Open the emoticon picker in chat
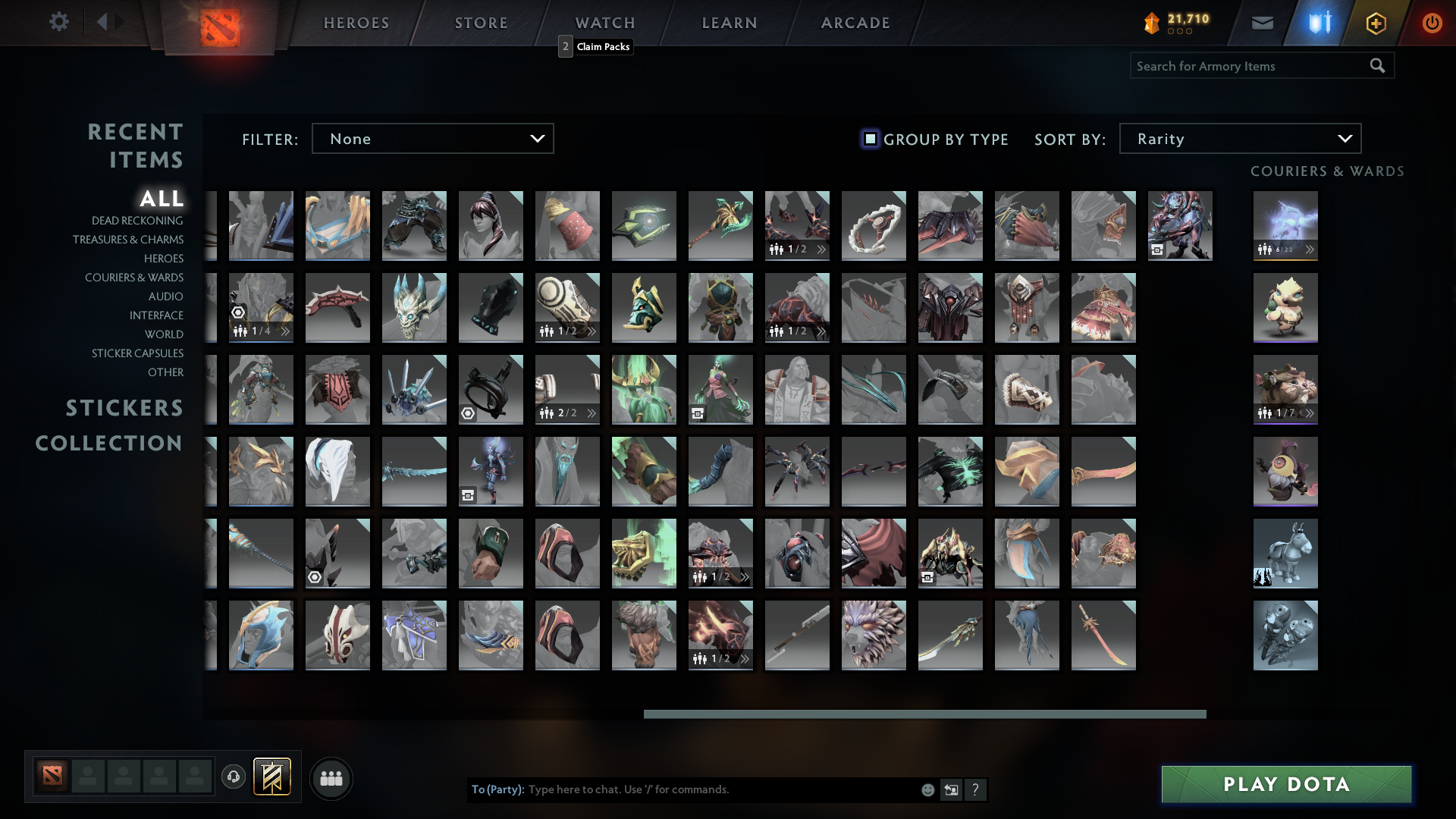 click(x=927, y=789)
